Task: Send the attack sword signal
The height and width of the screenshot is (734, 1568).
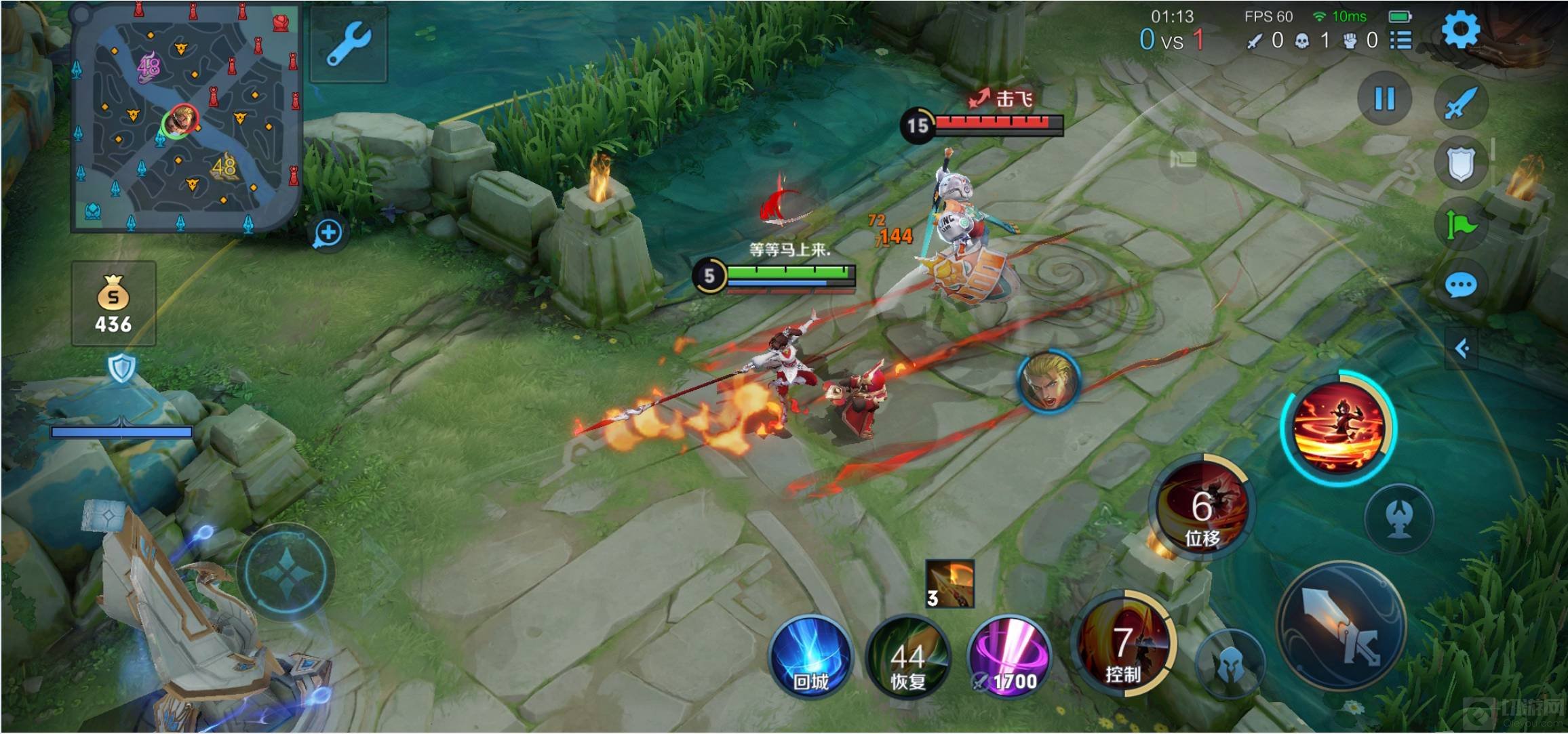Action: click(1460, 102)
